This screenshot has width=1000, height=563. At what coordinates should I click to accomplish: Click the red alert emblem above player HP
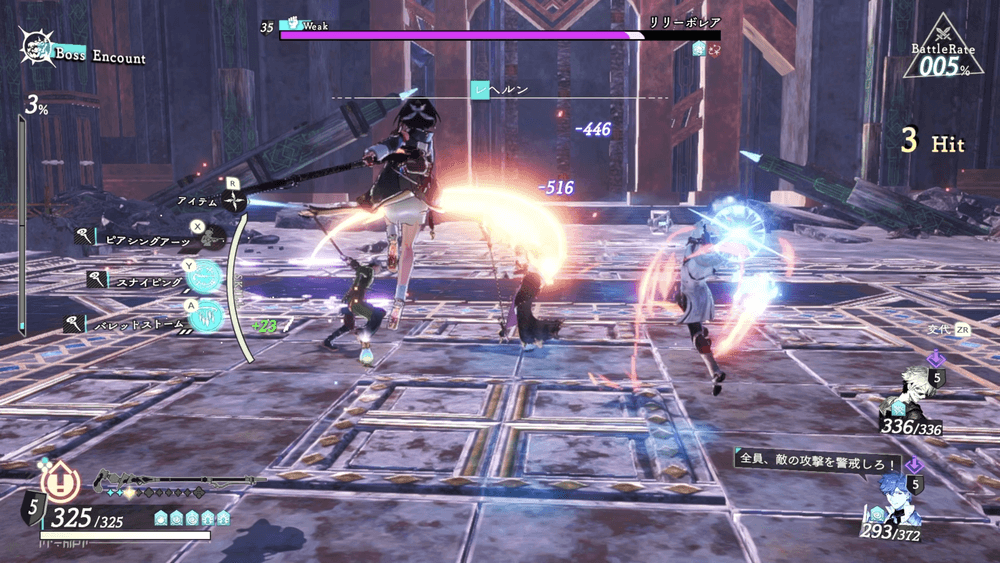(63, 482)
